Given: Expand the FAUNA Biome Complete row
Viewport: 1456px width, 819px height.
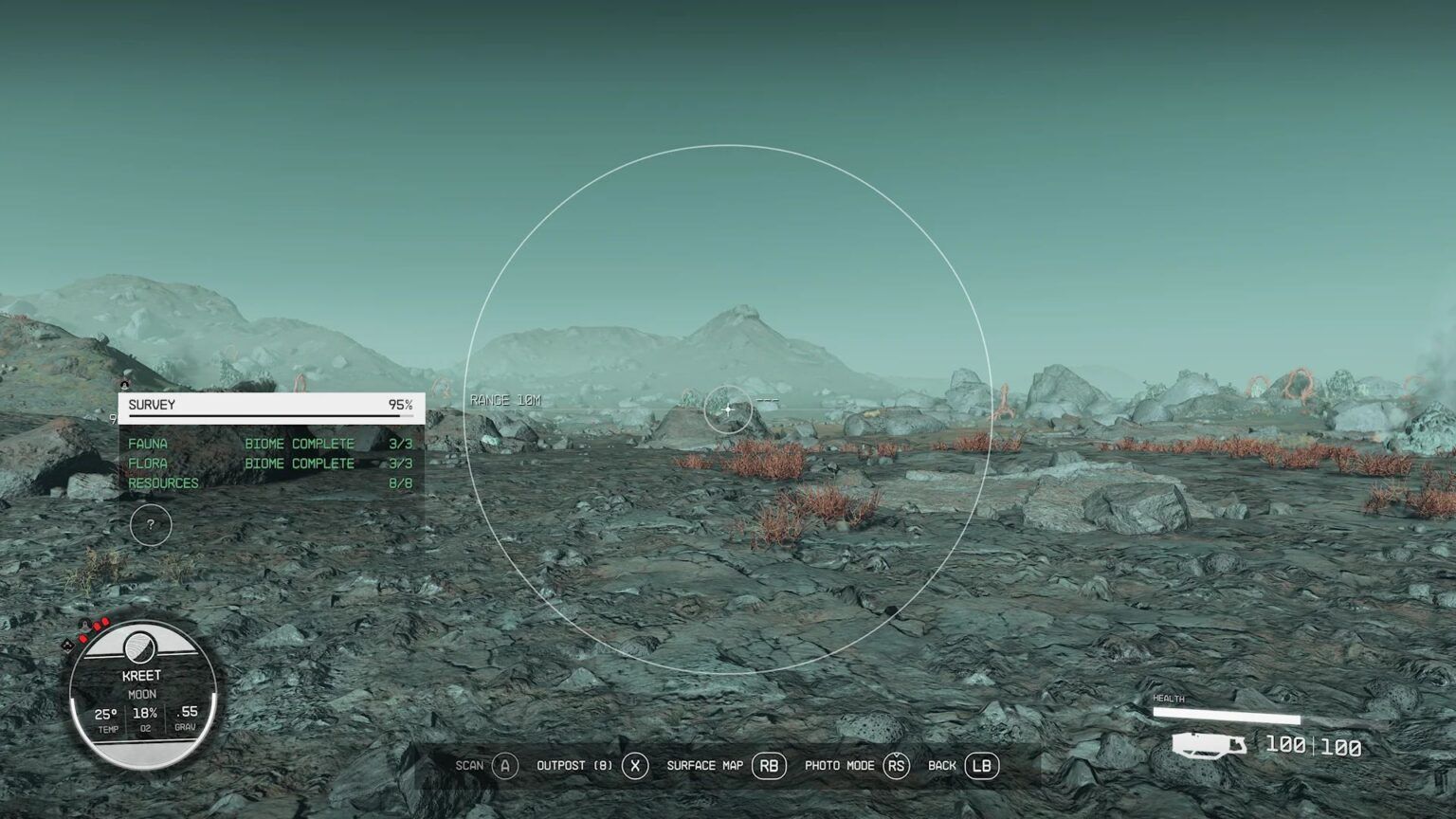Looking at the screenshot, I should pyautogui.click(x=149, y=443).
